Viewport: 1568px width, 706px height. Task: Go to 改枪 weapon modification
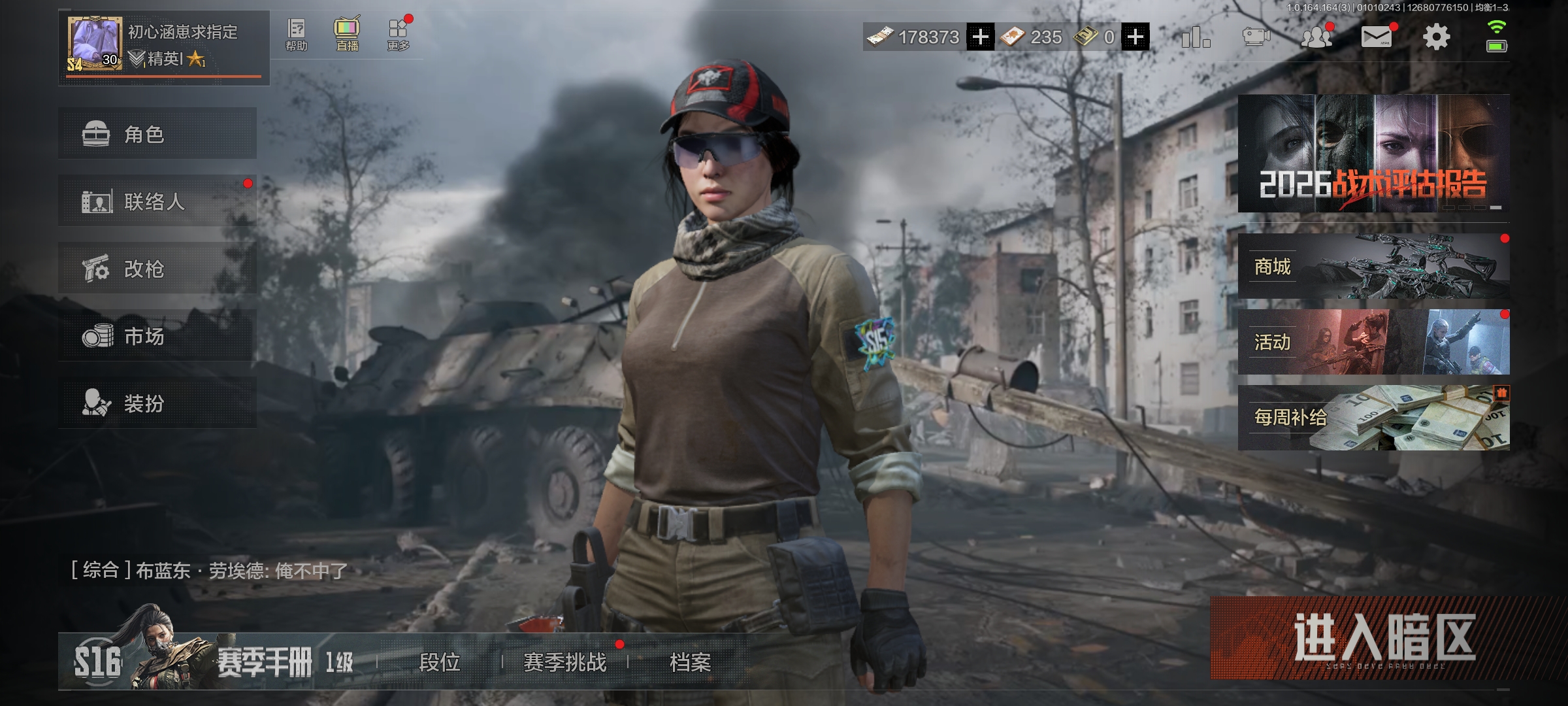[x=157, y=269]
